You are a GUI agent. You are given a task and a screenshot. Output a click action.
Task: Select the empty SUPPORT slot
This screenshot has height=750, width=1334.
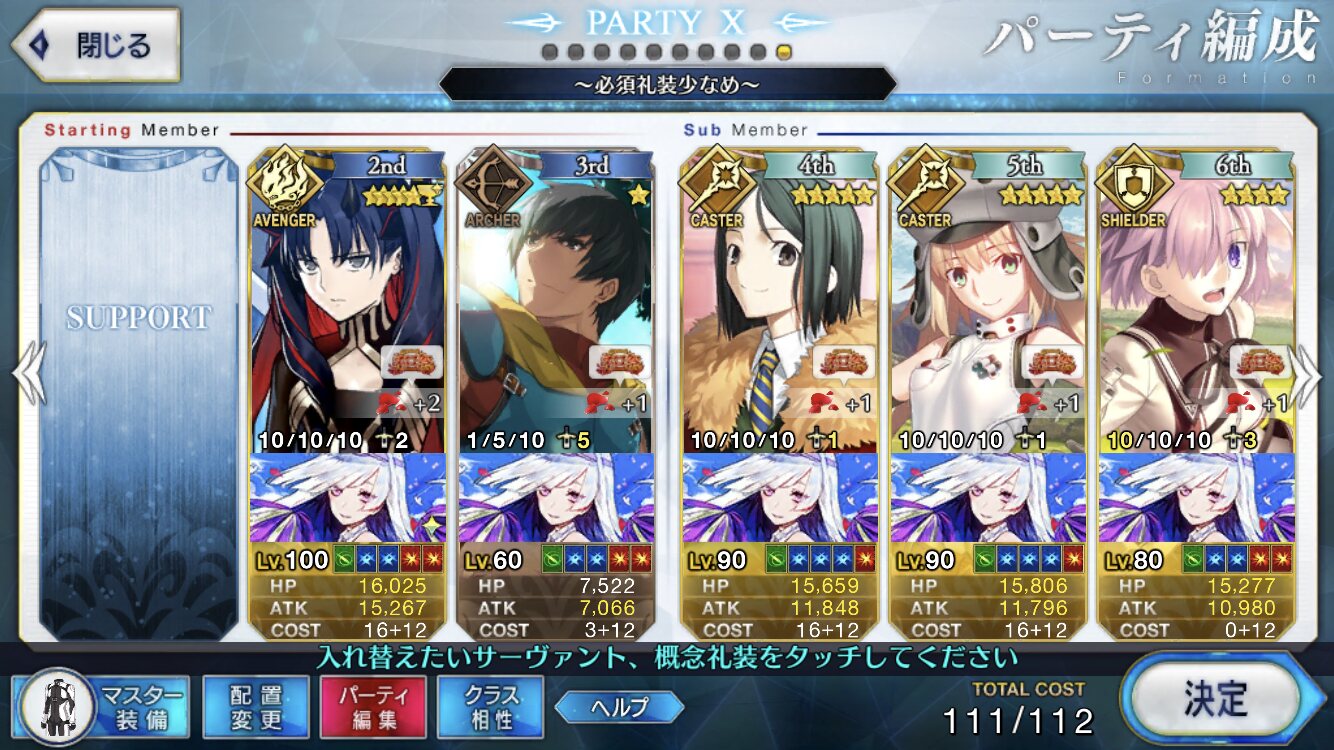(139, 390)
